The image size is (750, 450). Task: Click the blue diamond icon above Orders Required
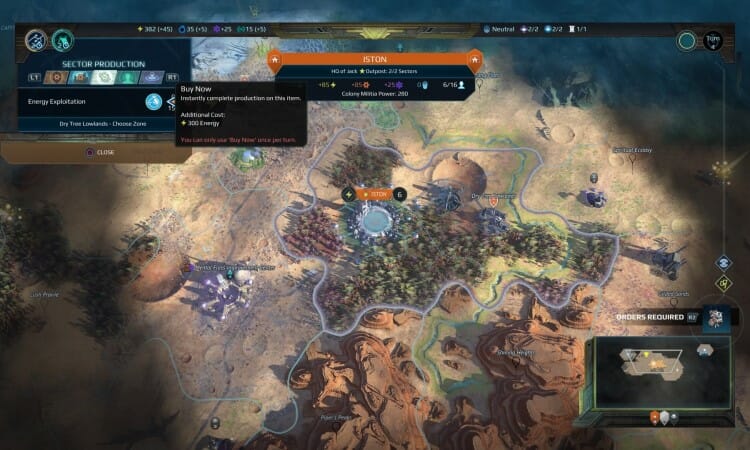(x=724, y=263)
